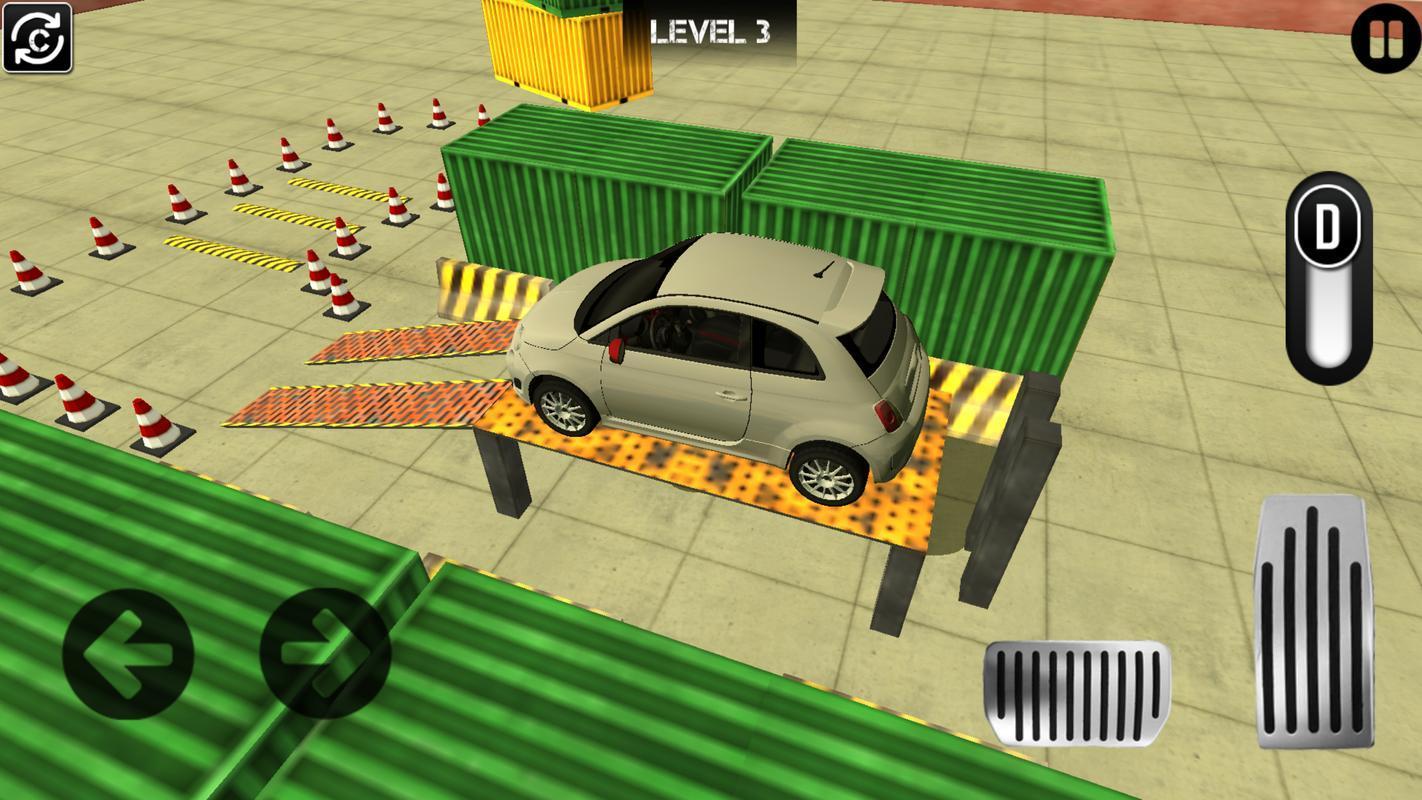The height and width of the screenshot is (800, 1422).
Task: Steer right with the right arrow
Action: coord(325,654)
